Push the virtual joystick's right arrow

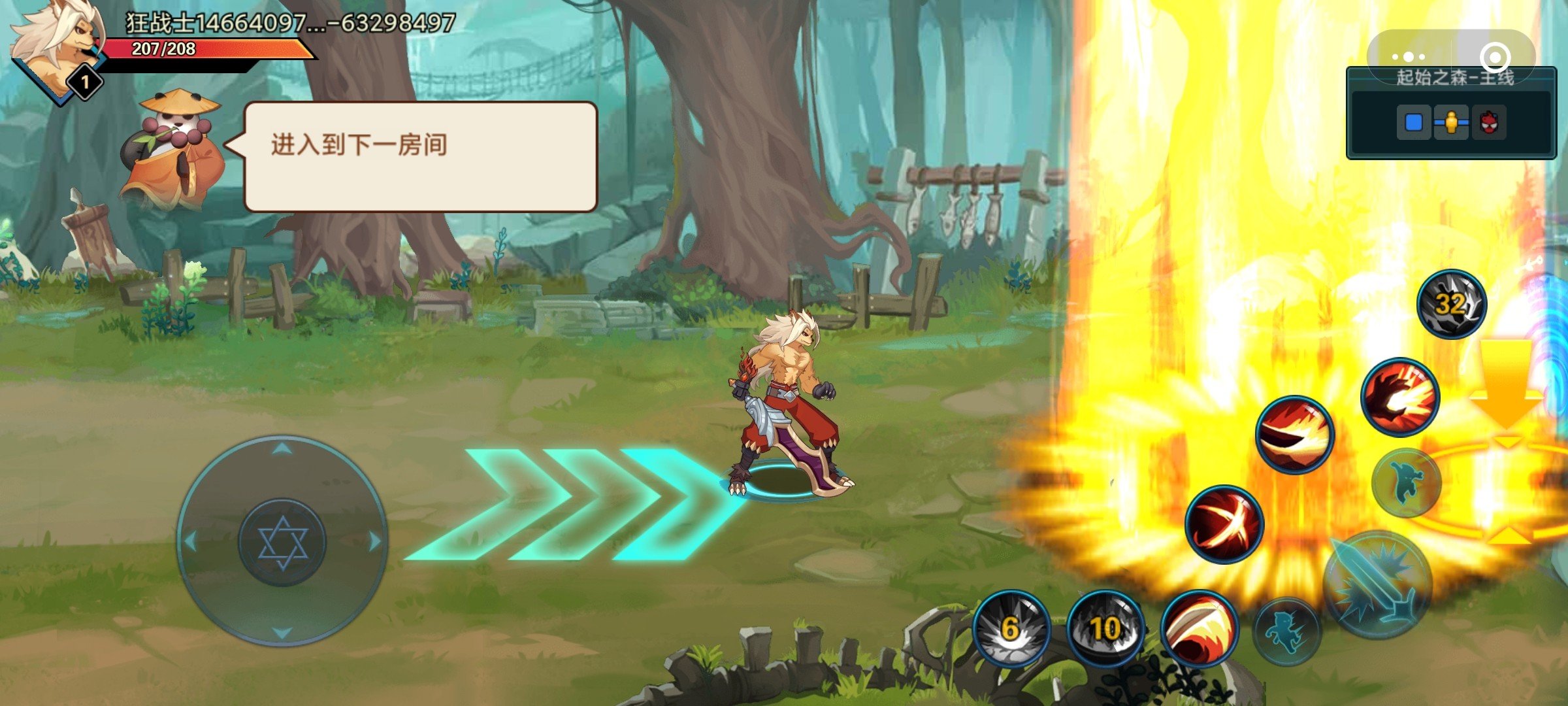coord(375,541)
